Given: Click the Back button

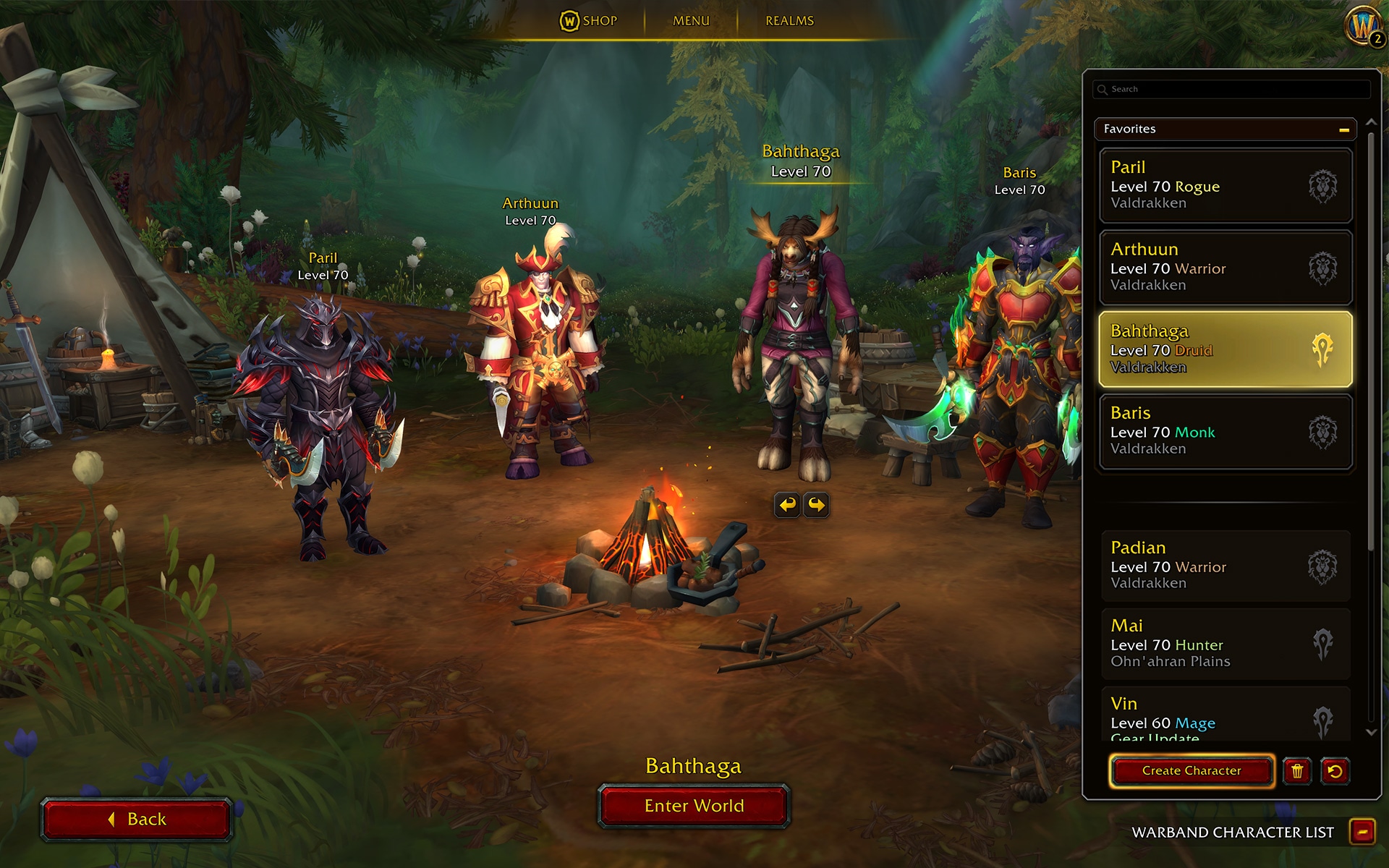Looking at the screenshot, I should 137,819.
